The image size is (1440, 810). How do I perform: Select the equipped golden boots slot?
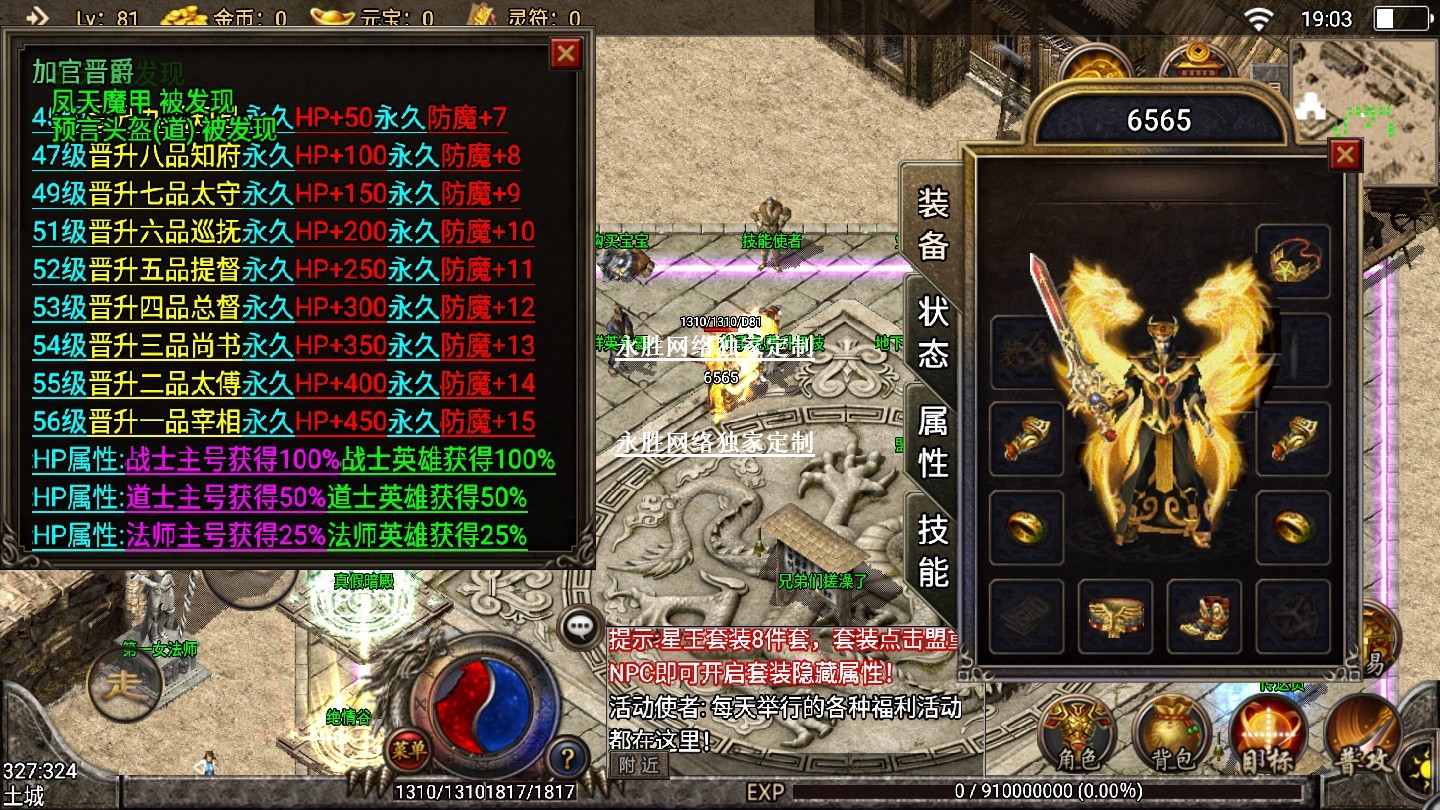(1204, 616)
